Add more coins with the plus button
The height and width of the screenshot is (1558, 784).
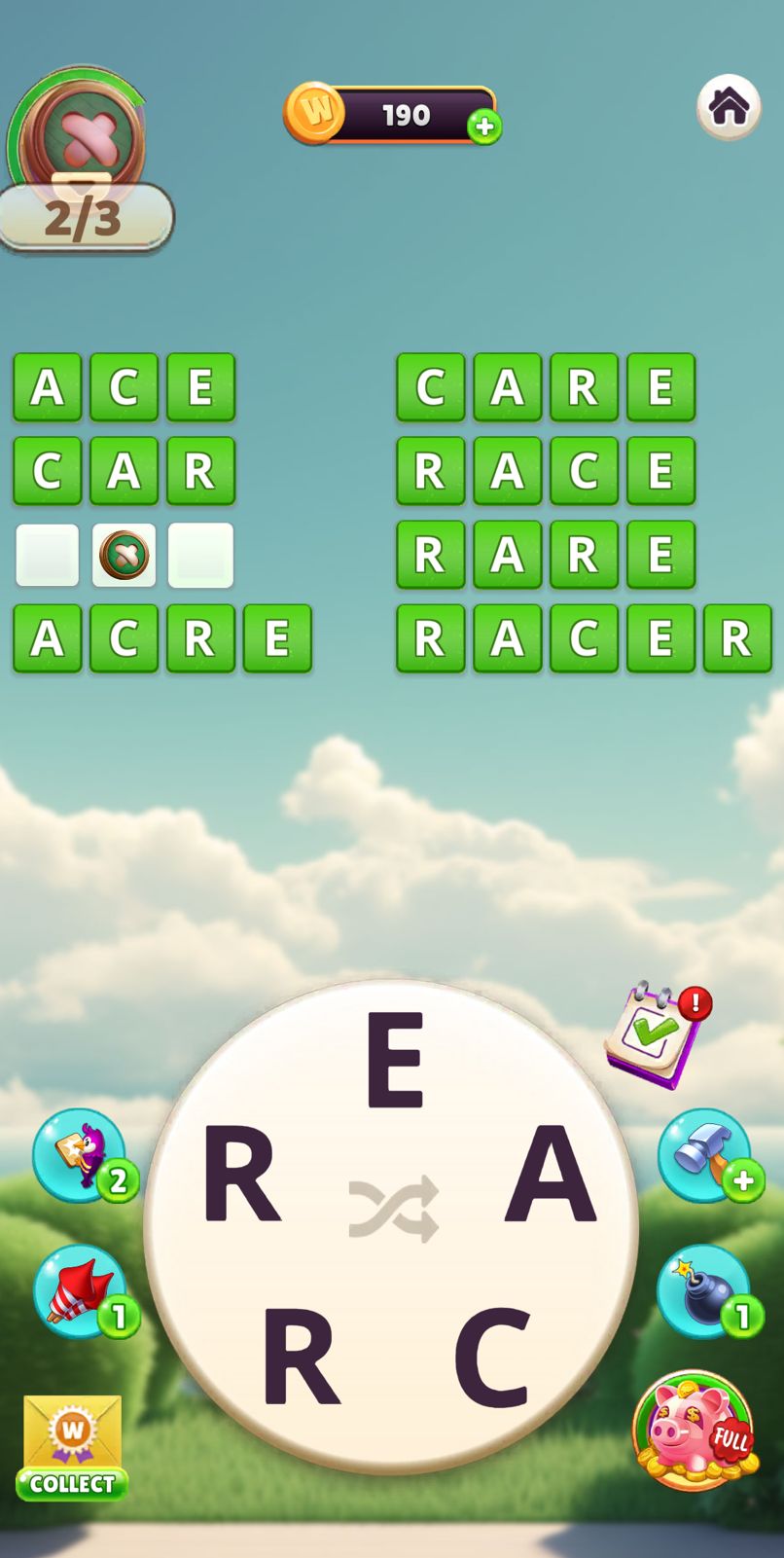[x=484, y=127]
